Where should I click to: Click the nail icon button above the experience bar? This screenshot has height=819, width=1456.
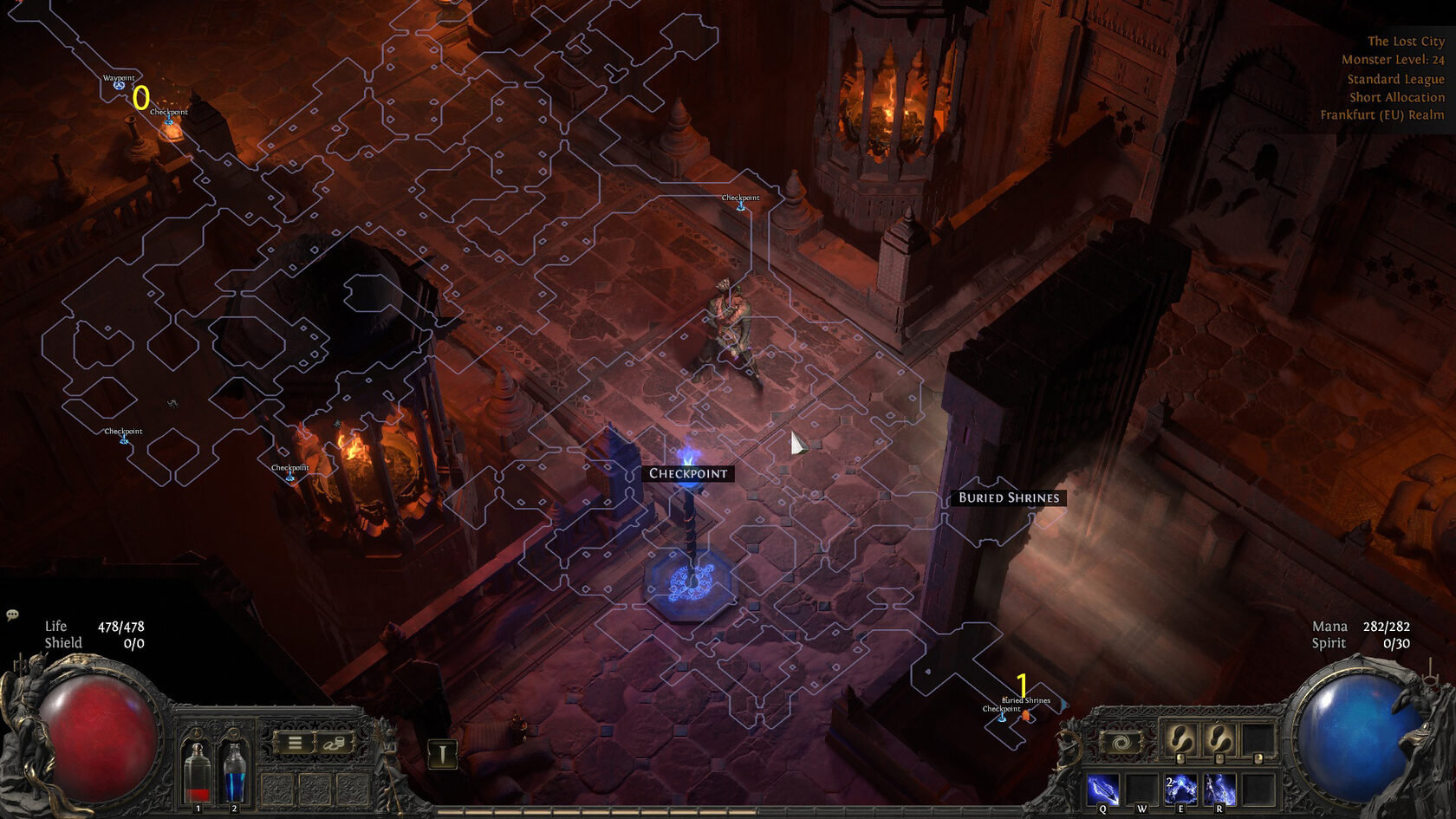coord(442,754)
